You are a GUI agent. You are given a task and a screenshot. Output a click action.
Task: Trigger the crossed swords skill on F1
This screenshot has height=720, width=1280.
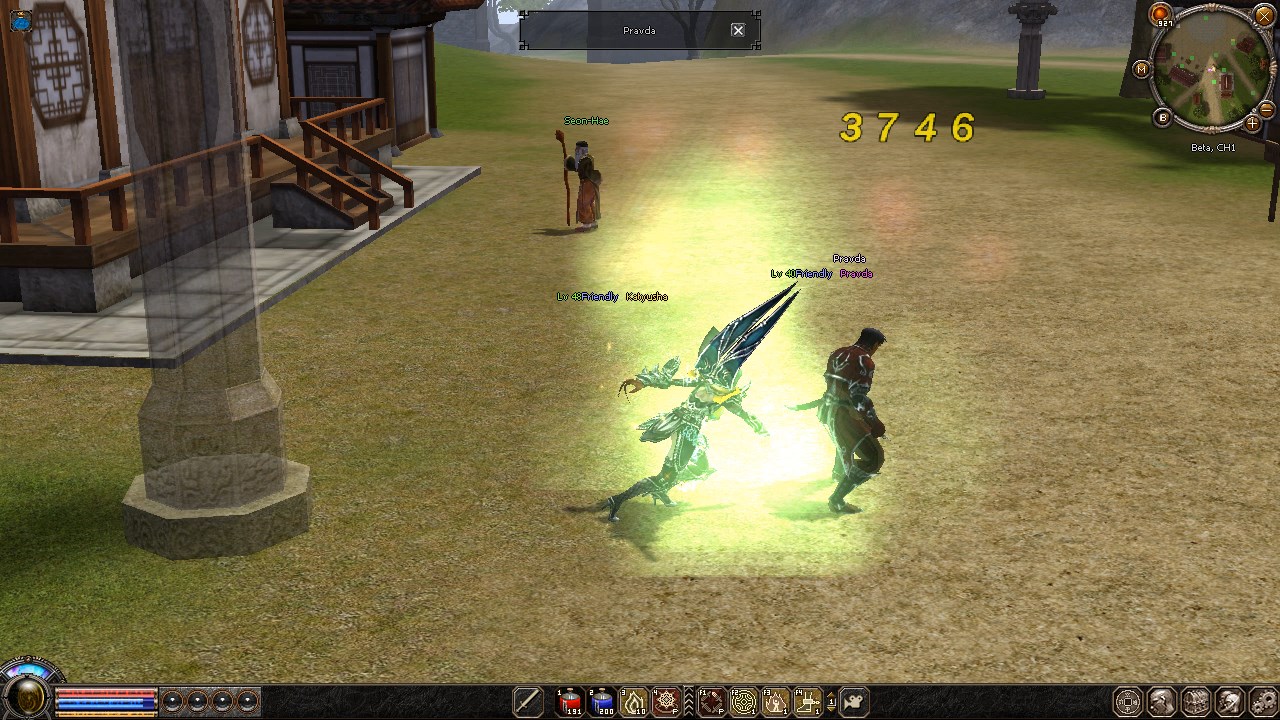click(x=712, y=702)
